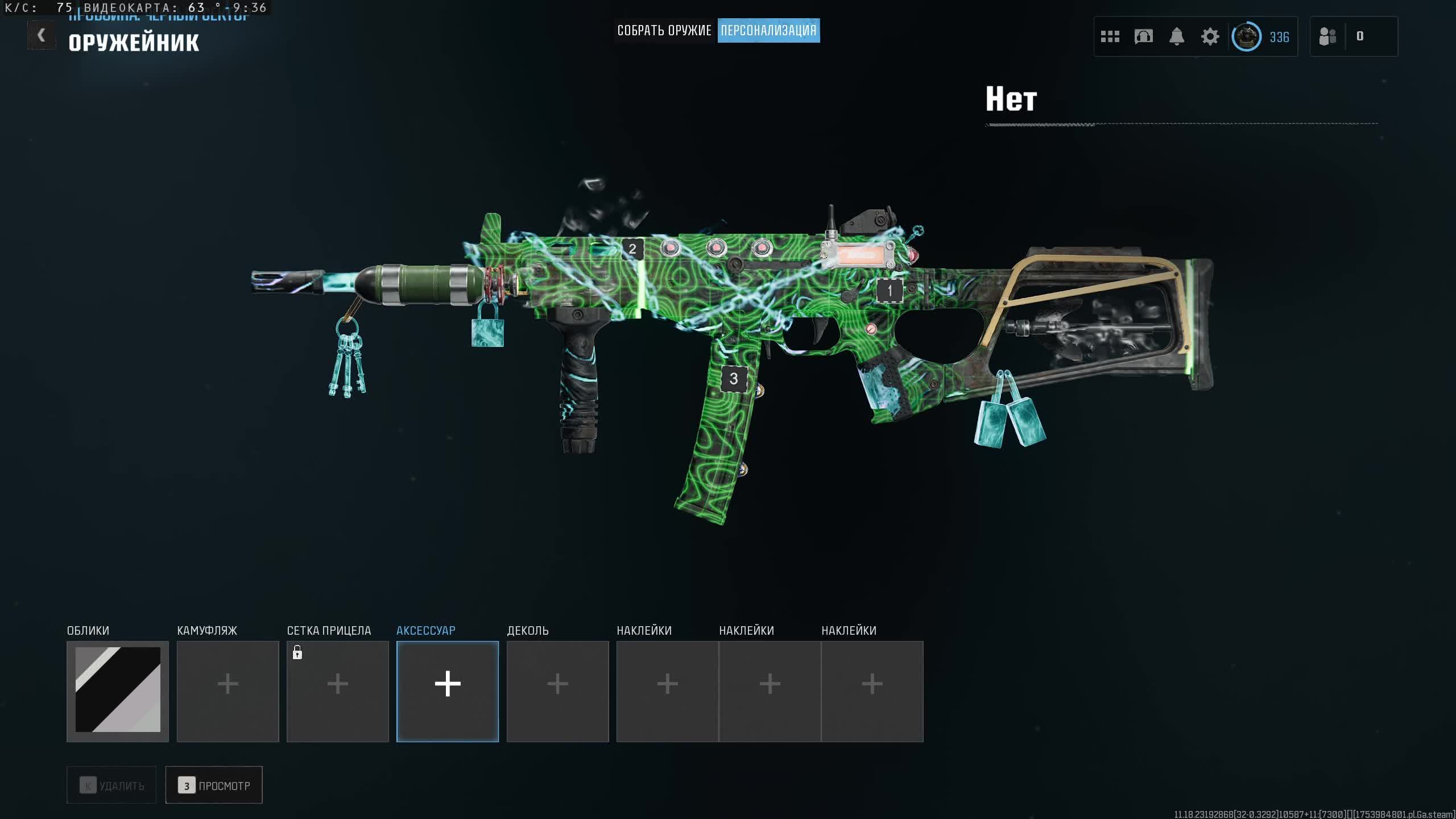Open the locked Сетка прицела slot
1456x819 pixels.
[x=337, y=691]
